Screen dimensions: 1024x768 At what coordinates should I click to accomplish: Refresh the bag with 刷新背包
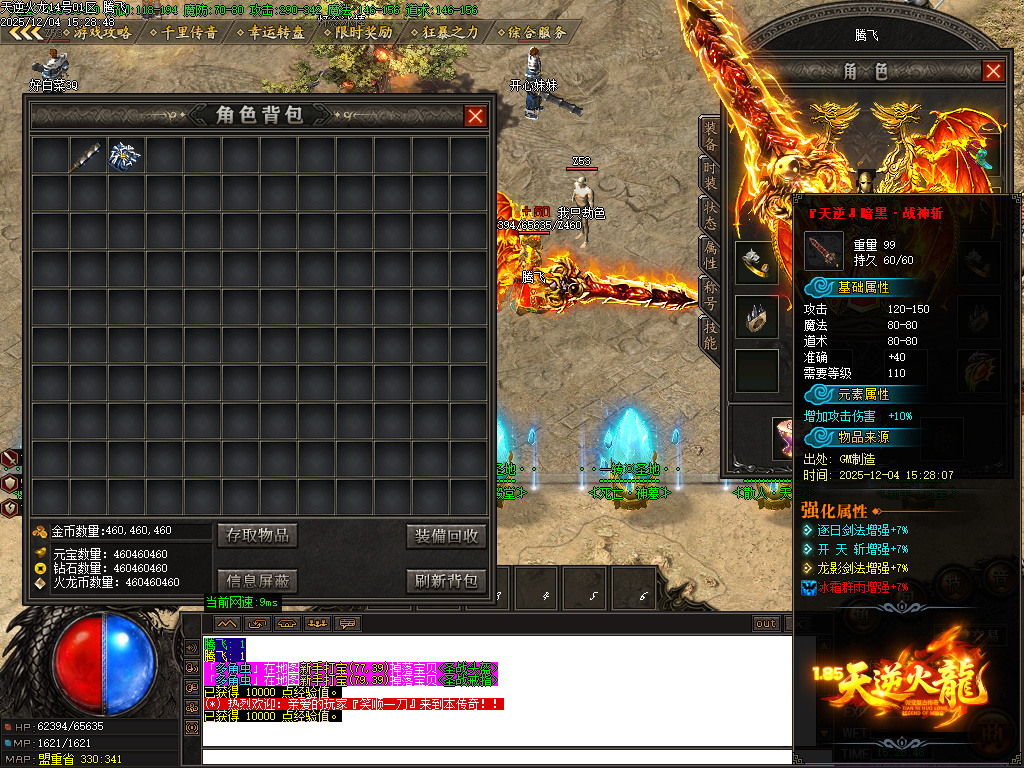[447, 580]
